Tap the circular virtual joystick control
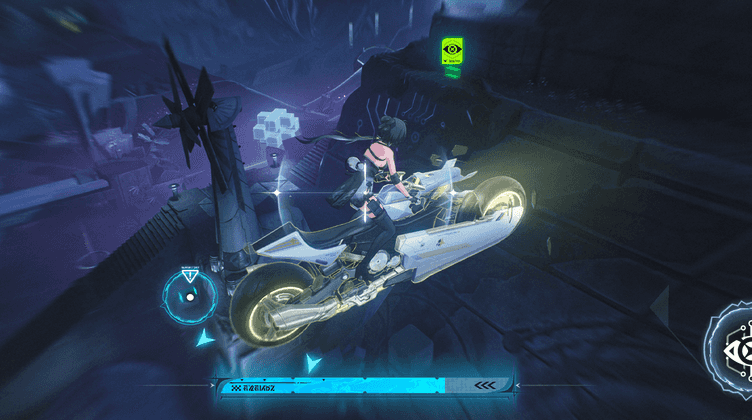Image resolution: width=752 pixels, height=420 pixels. coord(189,296)
